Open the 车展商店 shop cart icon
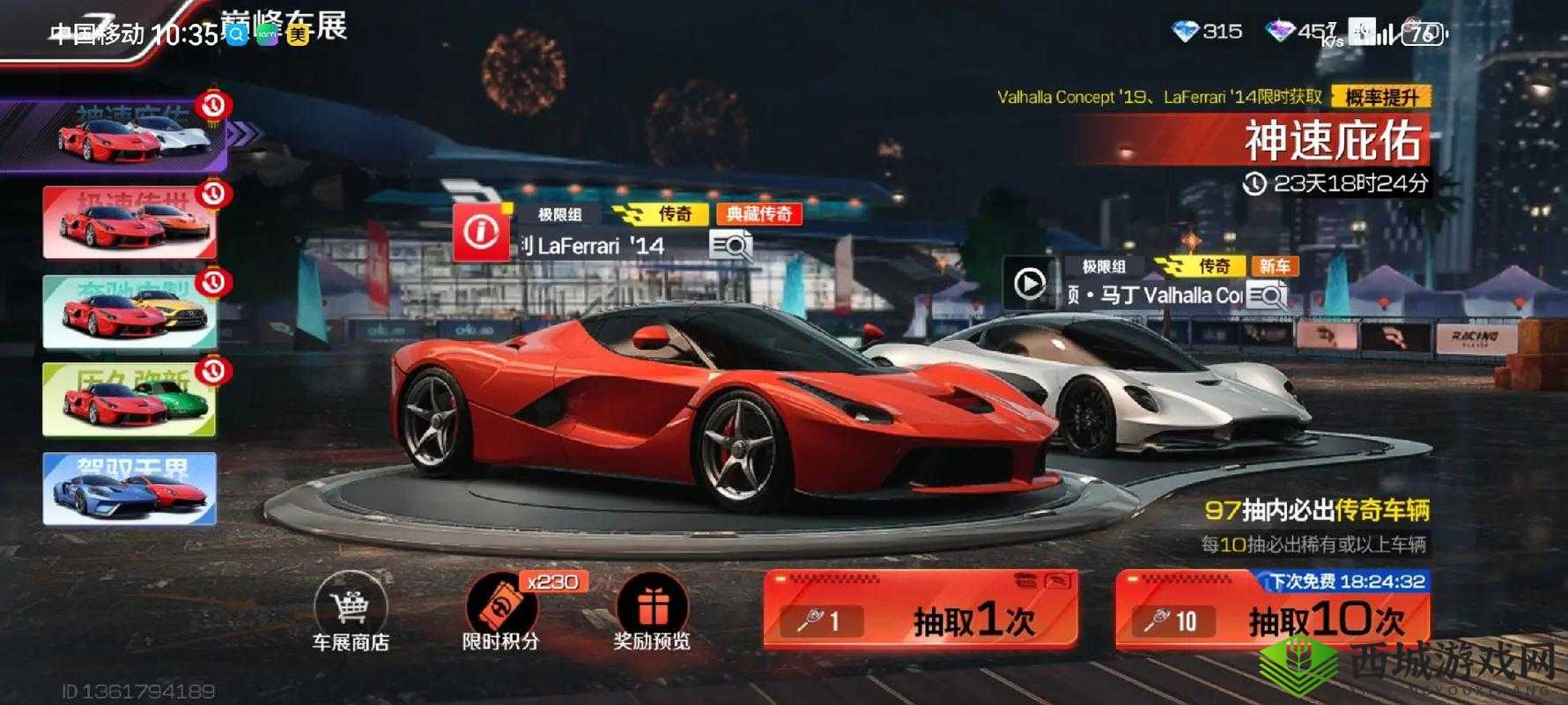Image resolution: width=1568 pixels, height=705 pixels. pyautogui.click(x=351, y=608)
